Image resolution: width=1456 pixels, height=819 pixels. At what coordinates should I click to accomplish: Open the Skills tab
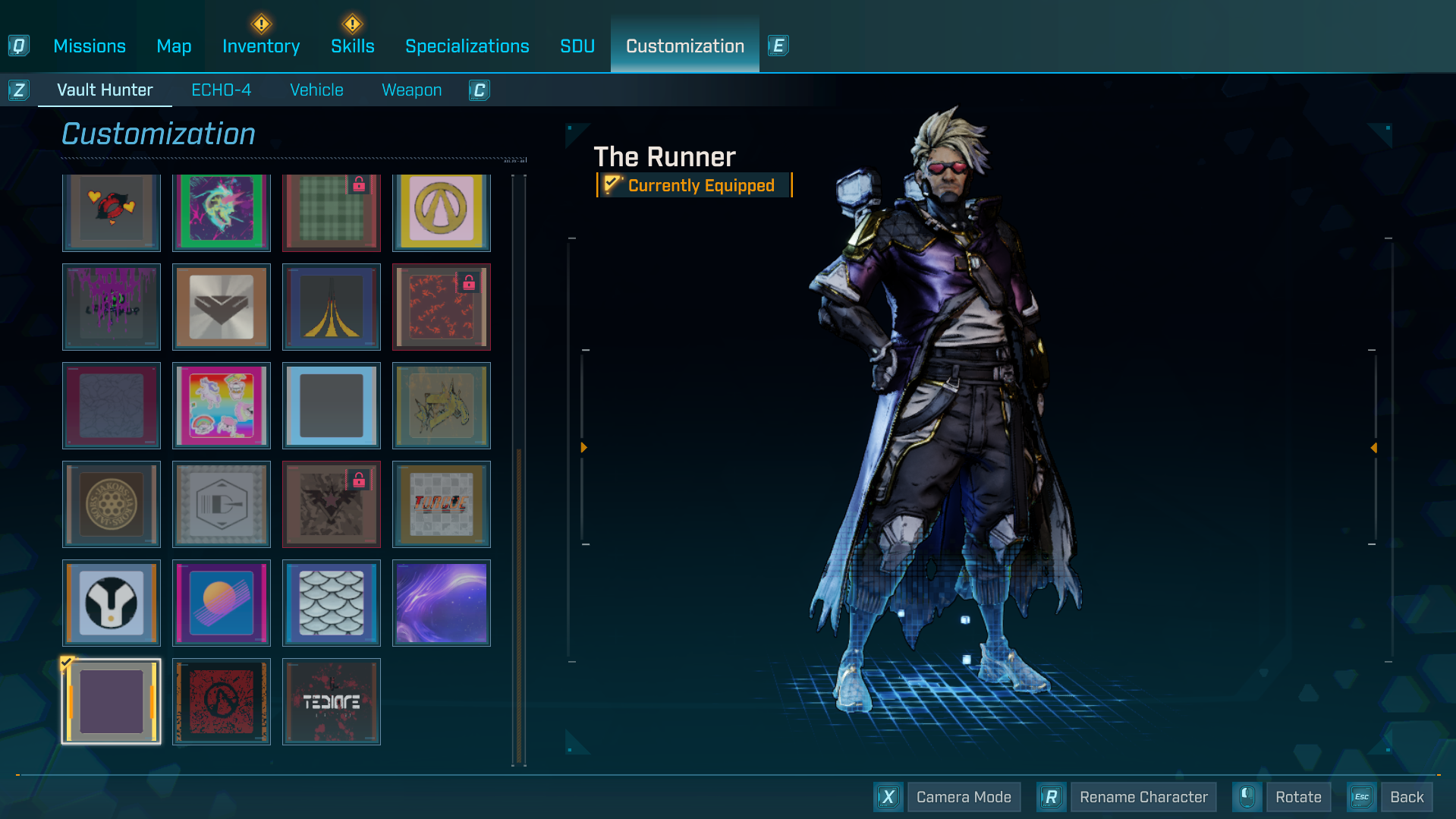[353, 46]
